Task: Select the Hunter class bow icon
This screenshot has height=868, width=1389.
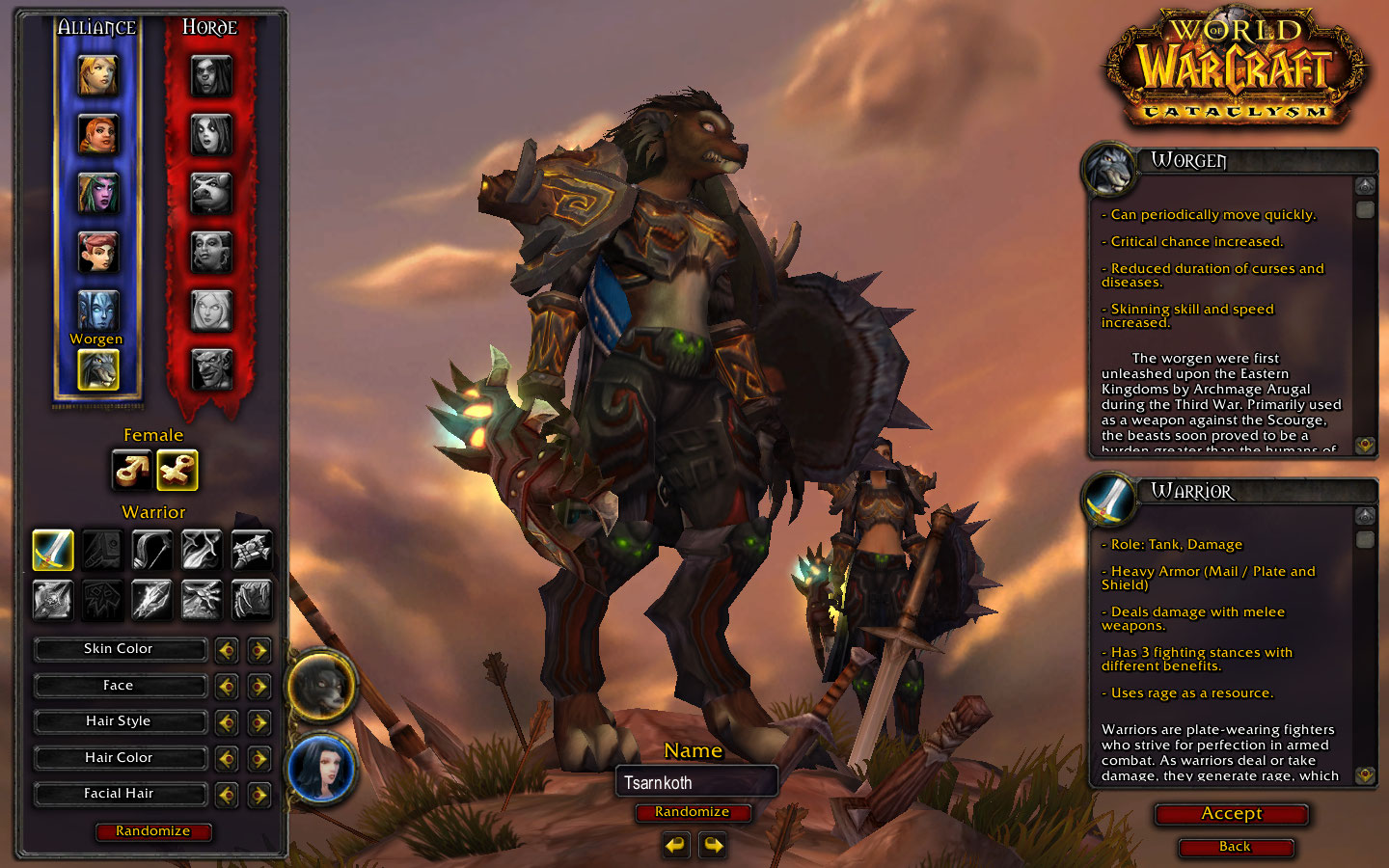Action: (x=151, y=550)
